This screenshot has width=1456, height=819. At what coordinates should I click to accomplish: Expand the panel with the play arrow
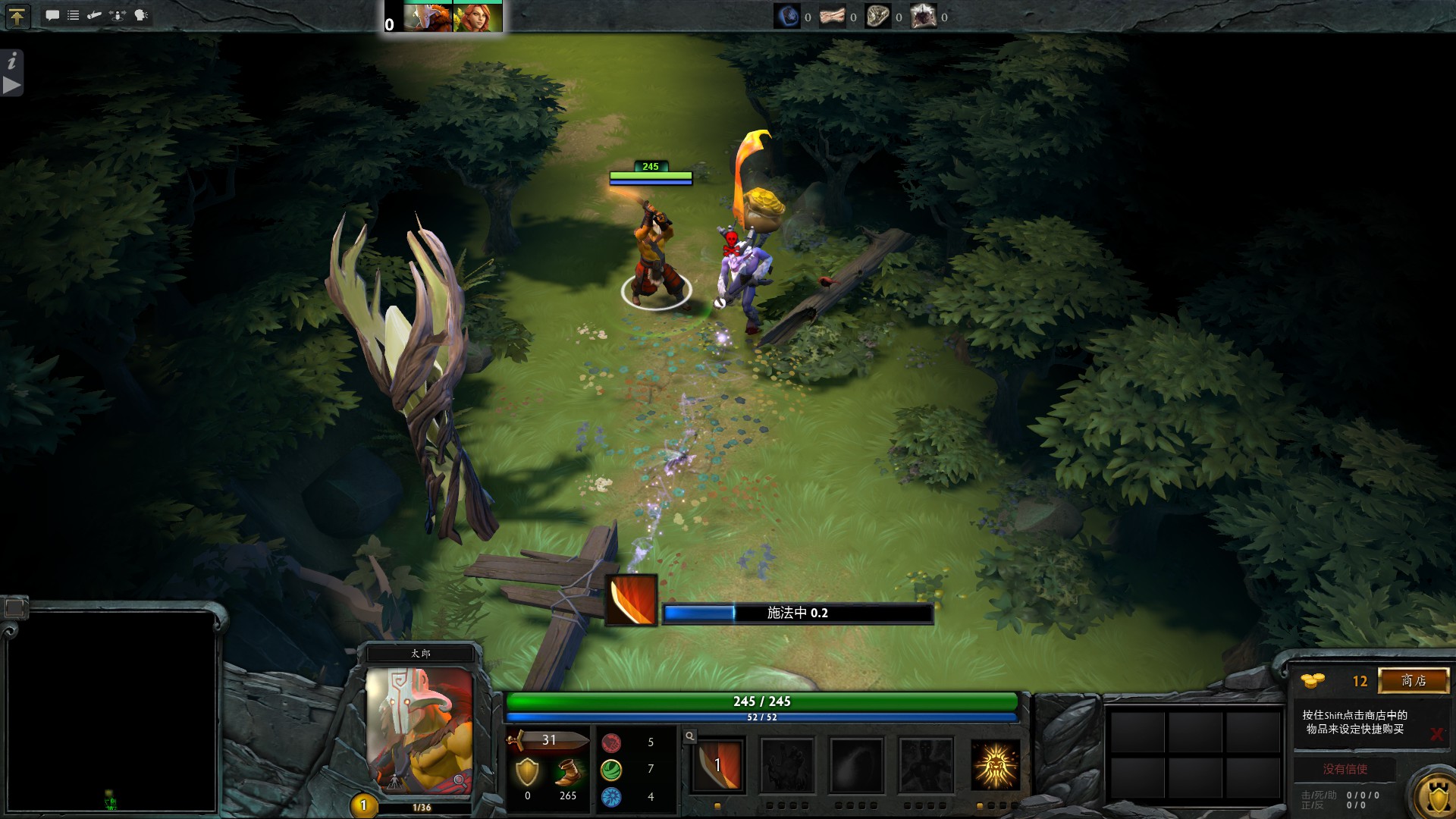[12, 85]
